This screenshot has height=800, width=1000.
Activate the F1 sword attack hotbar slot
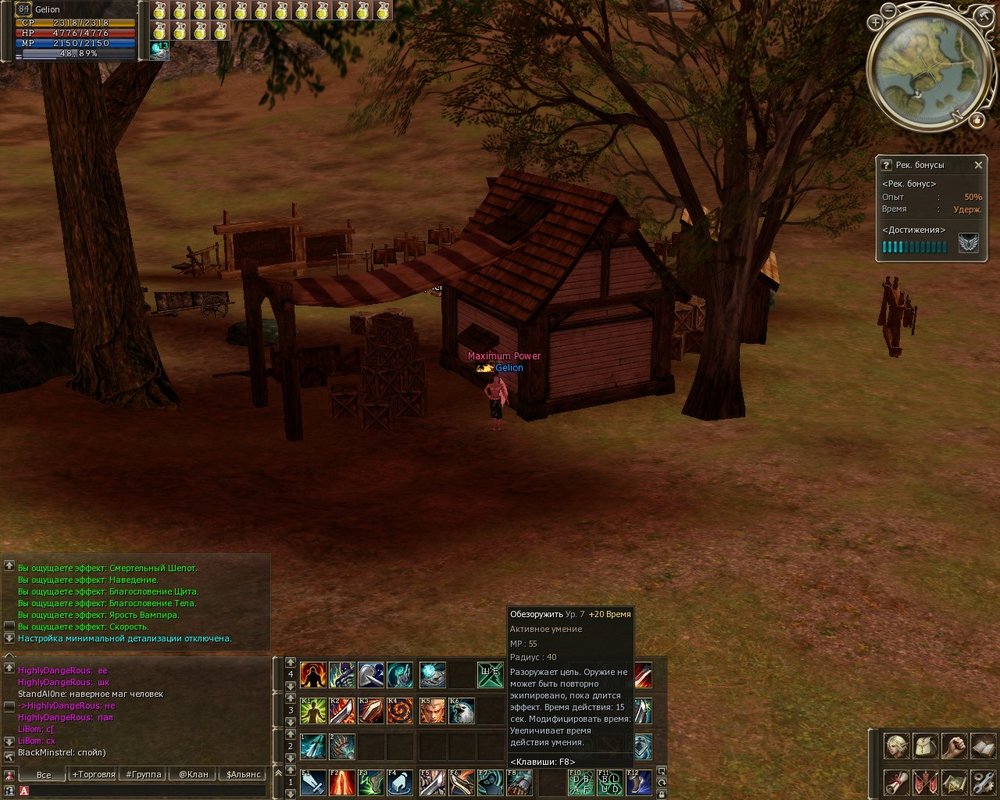(314, 782)
